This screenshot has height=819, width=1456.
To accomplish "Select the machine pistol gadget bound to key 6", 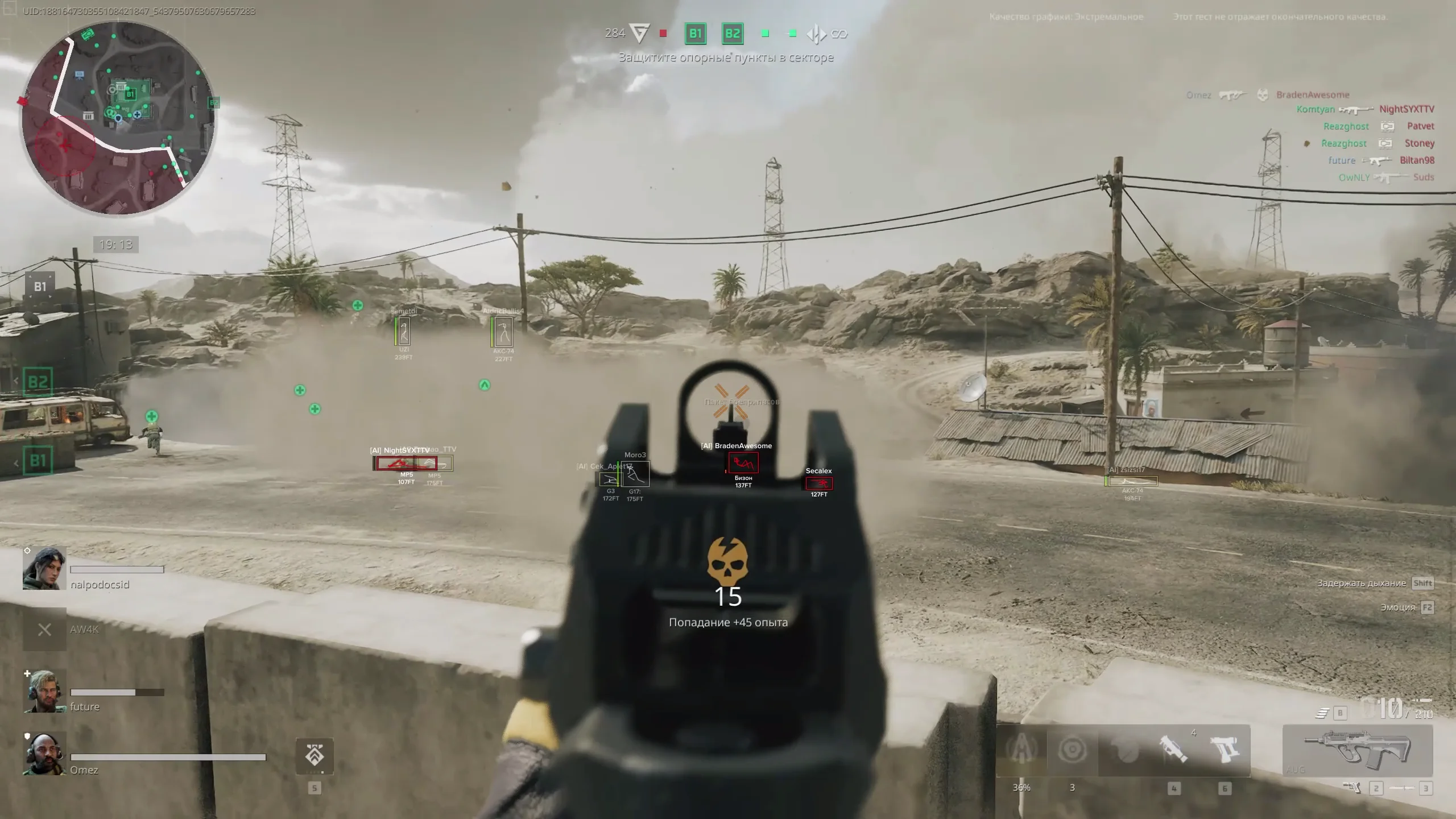I will (1224, 748).
